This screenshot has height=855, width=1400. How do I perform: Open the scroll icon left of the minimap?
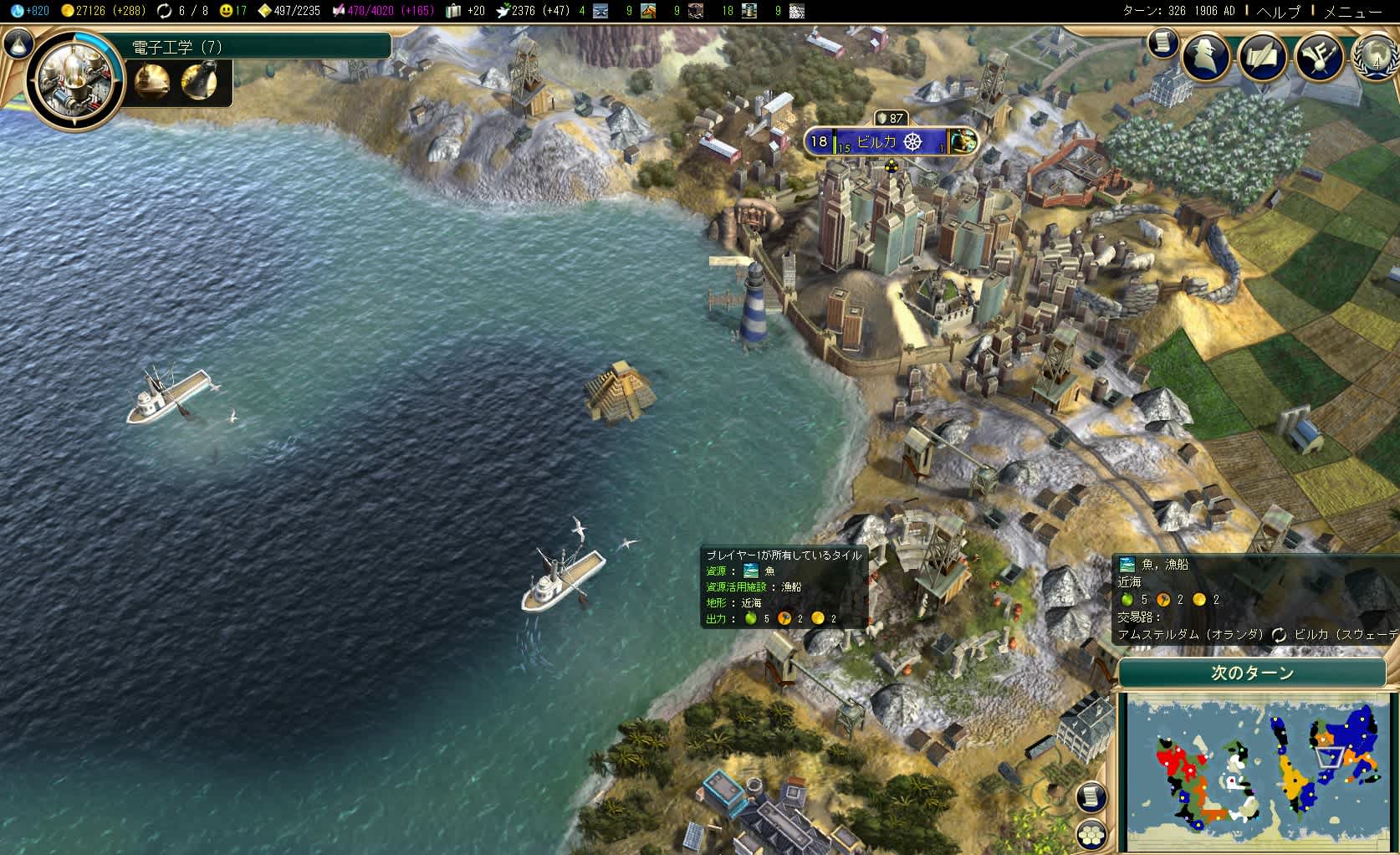point(1091,796)
